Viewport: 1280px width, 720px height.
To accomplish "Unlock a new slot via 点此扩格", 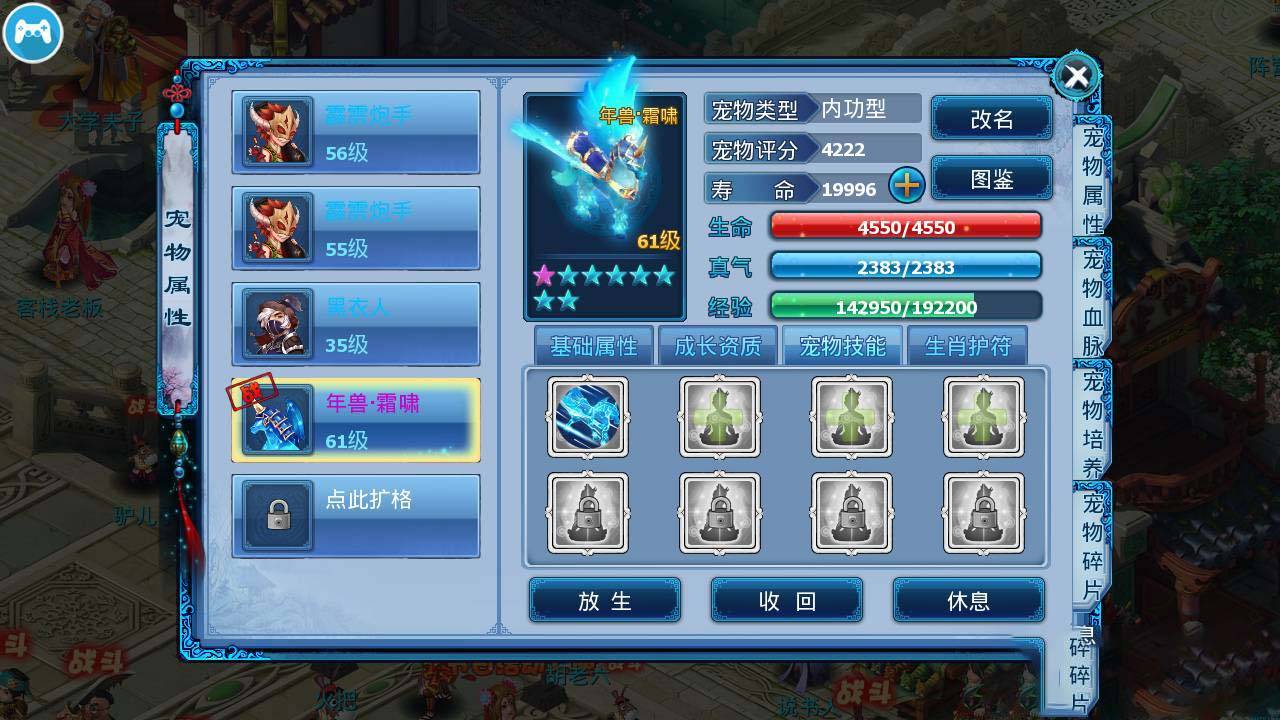I will [x=355, y=514].
